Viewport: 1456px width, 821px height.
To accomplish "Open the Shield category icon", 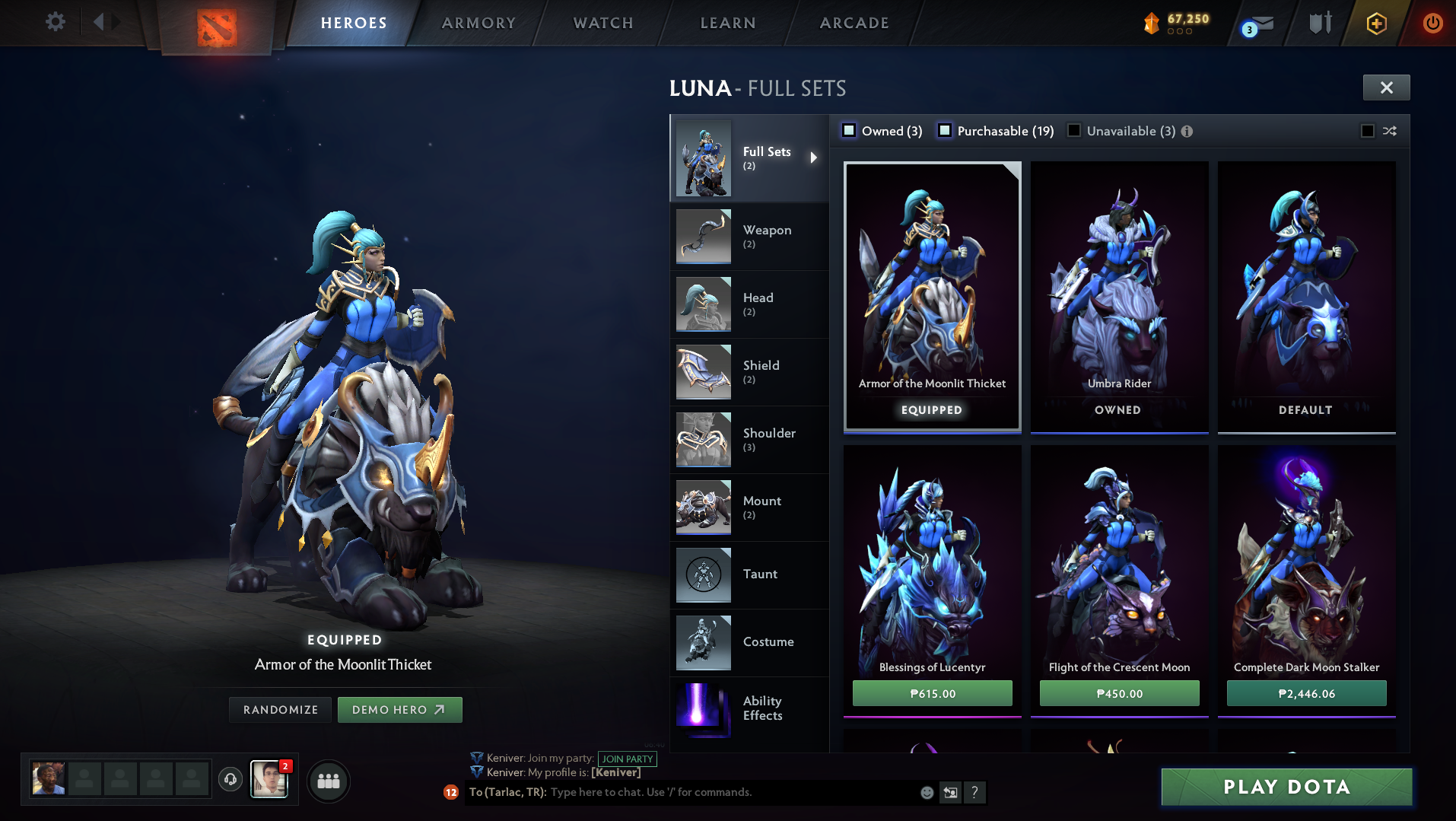I will [702, 371].
